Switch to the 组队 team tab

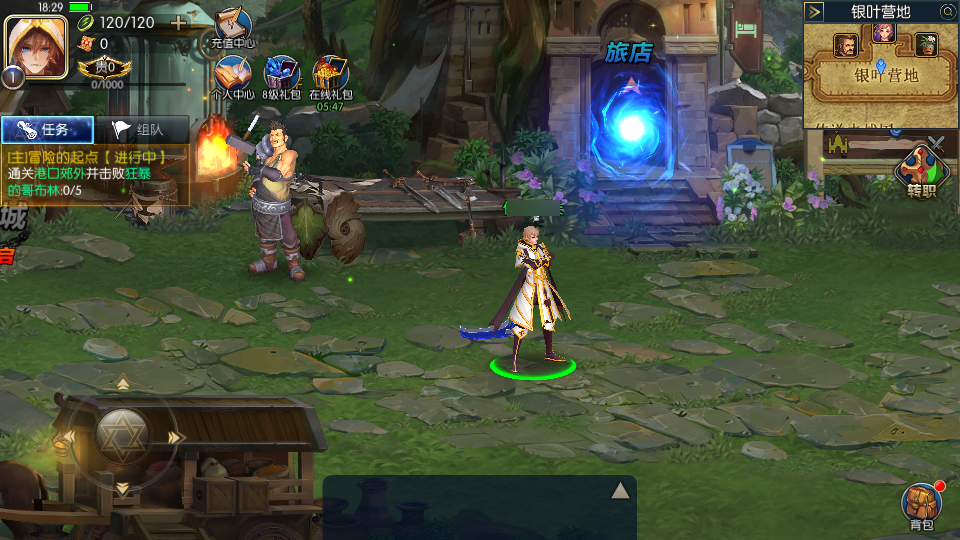tap(141, 129)
